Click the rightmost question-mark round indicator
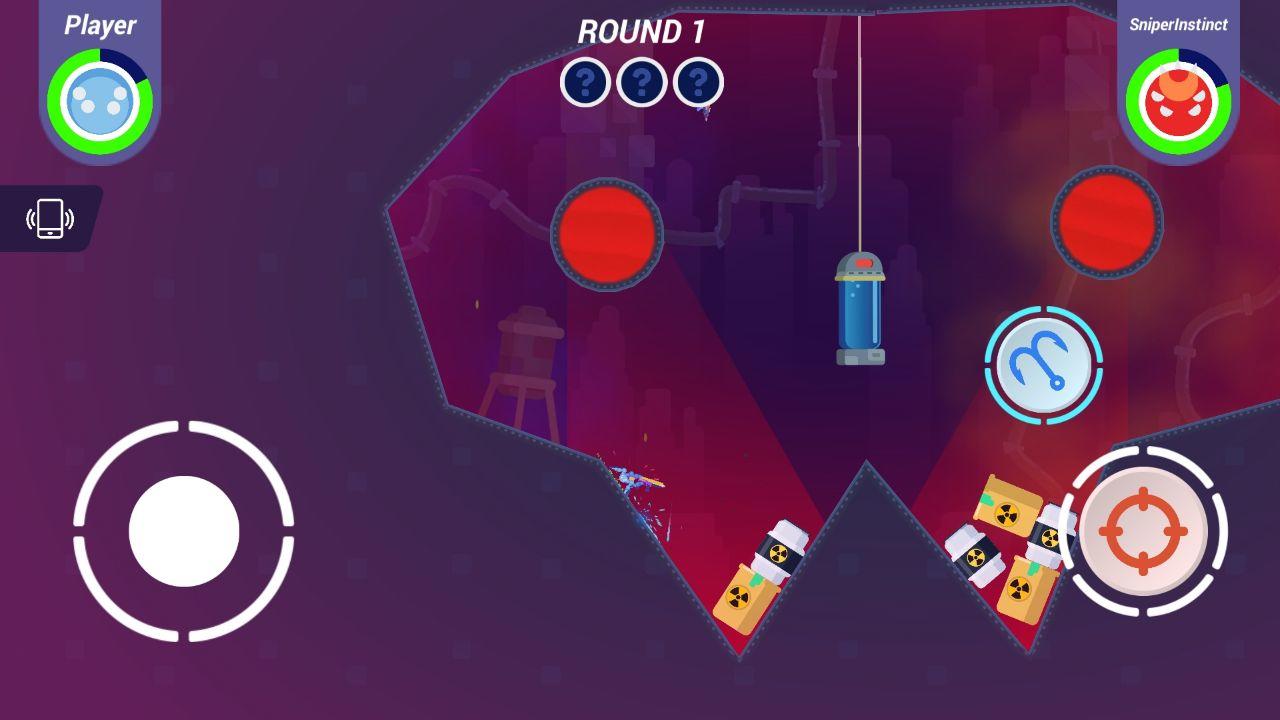 click(x=697, y=83)
